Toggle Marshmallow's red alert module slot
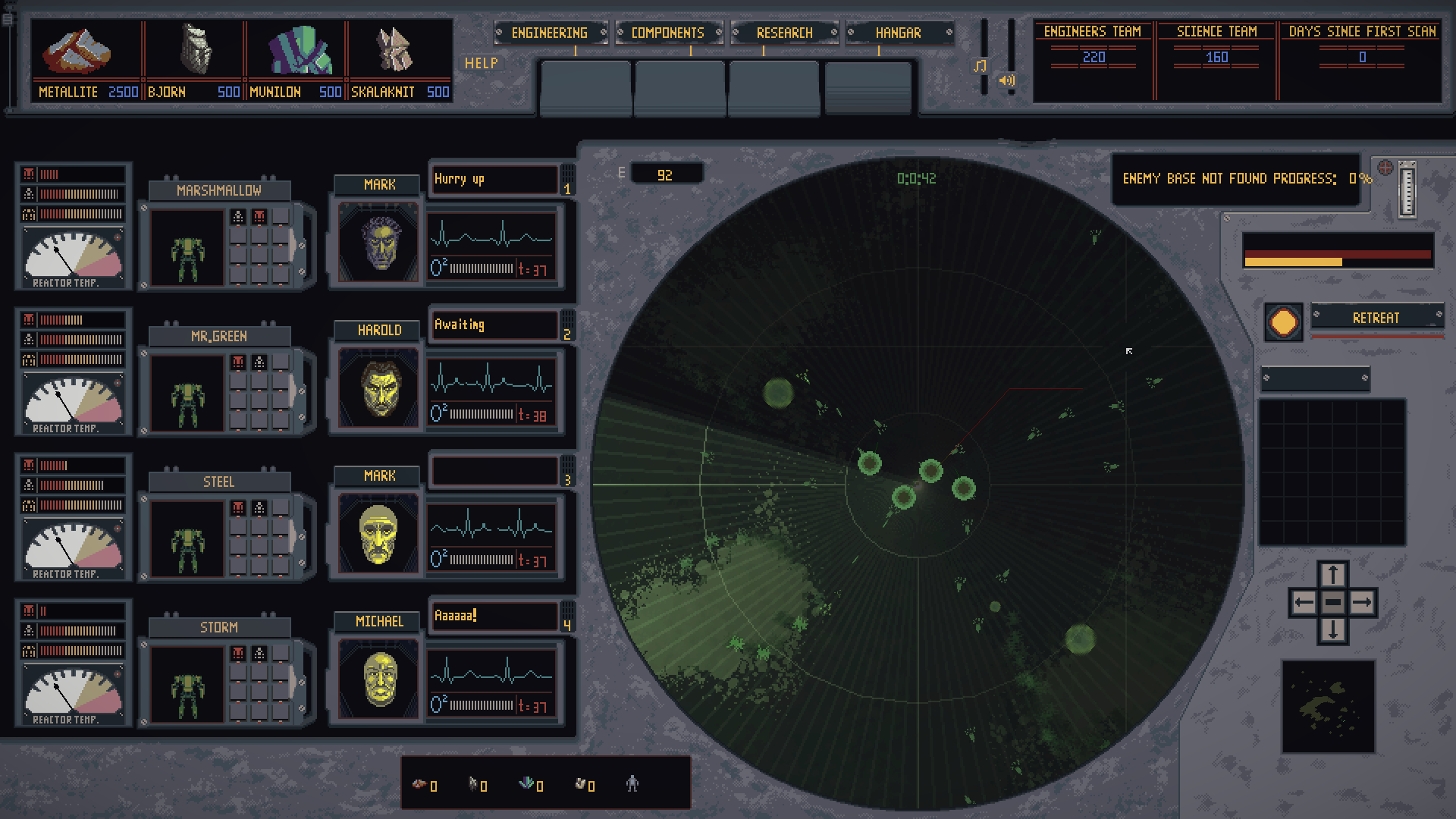Screen dimensions: 1456x819 (259, 217)
